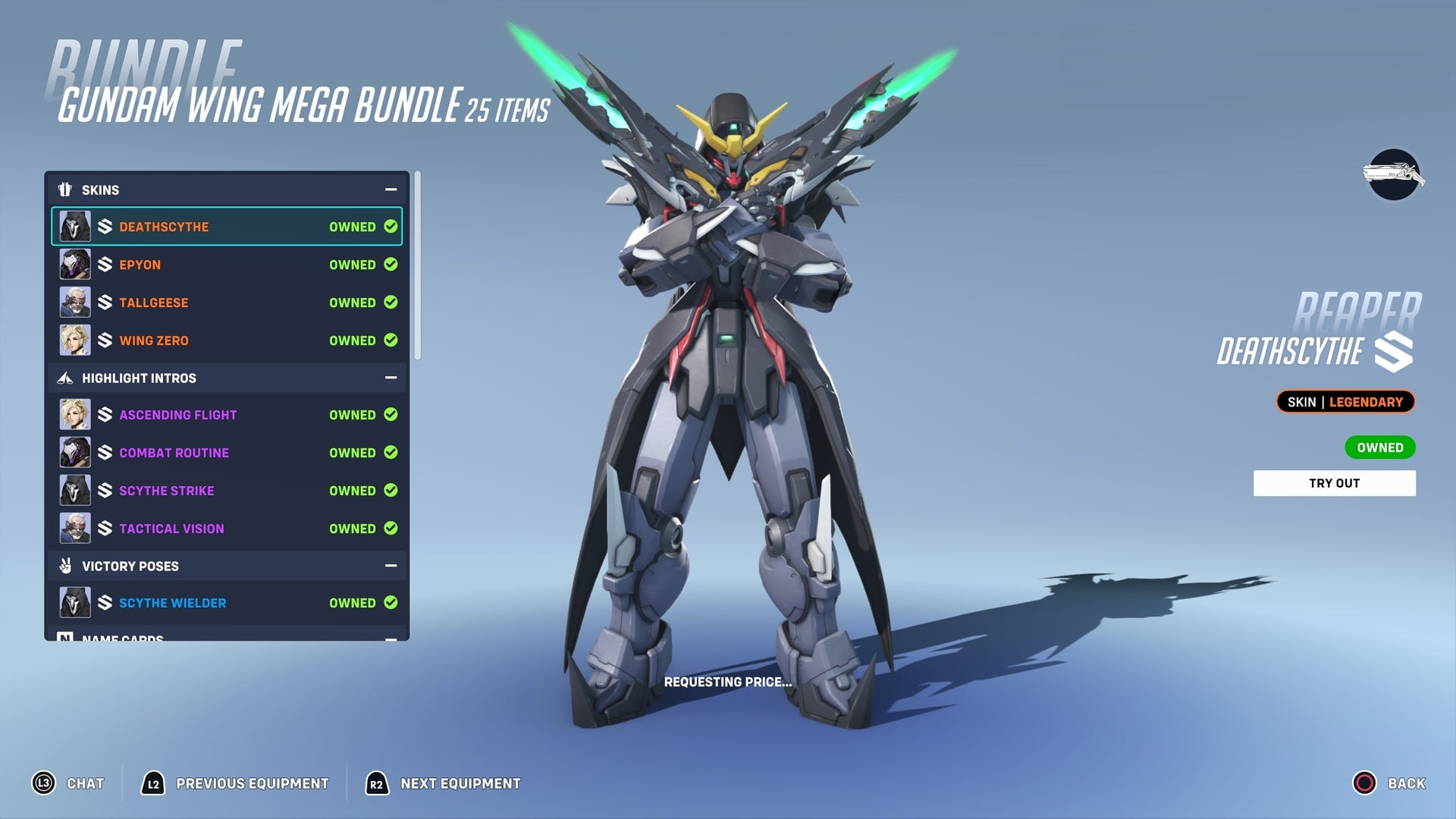Click the OWNED checkmark beside Wing Zero
1456x819 pixels.
(x=391, y=340)
